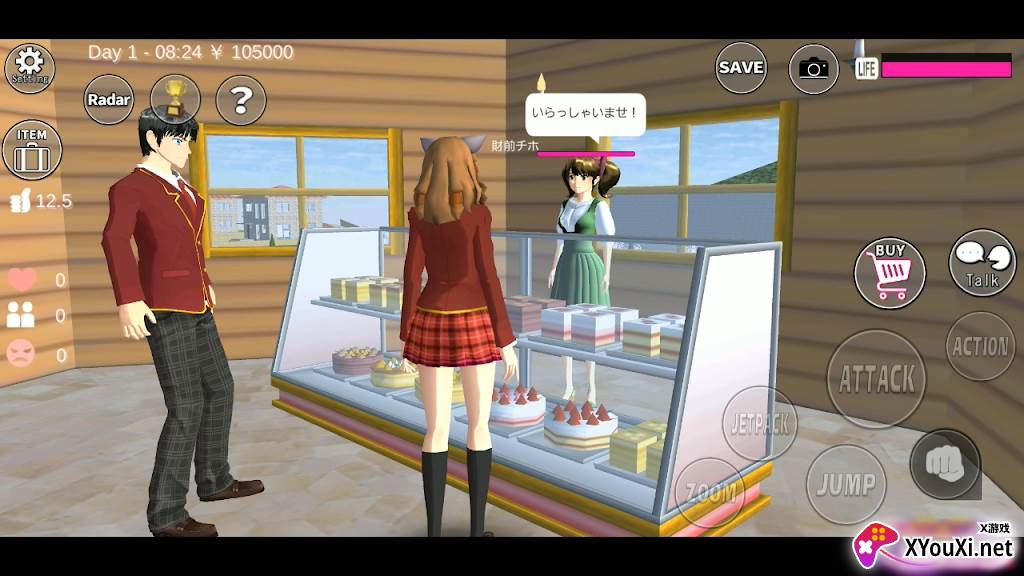Tap the SAVE button
Screen dimensions: 1024x576
click(741, 67)
